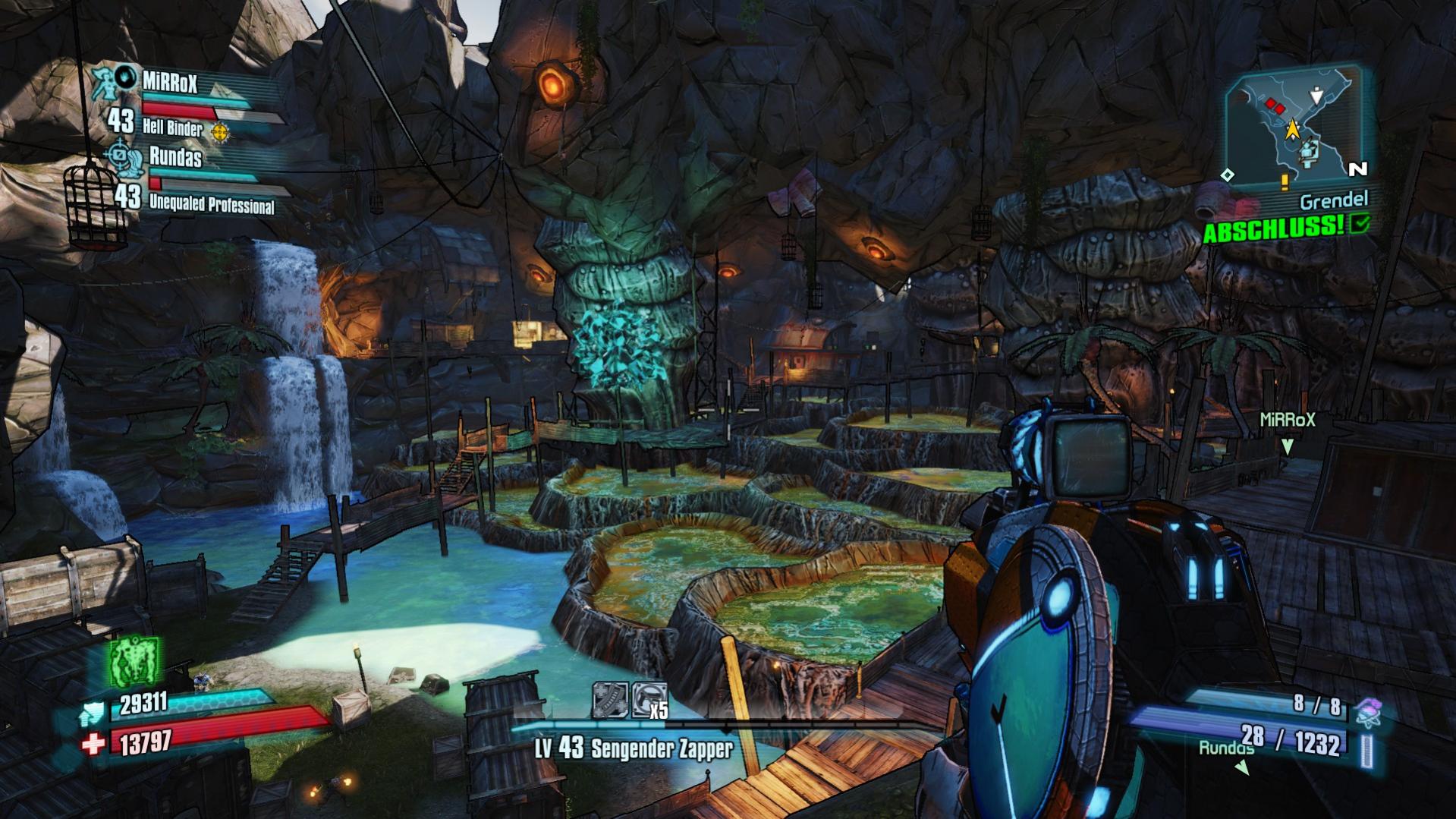Viewport: 1456px width, 819px height.
Task: Click the yellow exclamation marker on the minimap
Action: [1285, 181]
